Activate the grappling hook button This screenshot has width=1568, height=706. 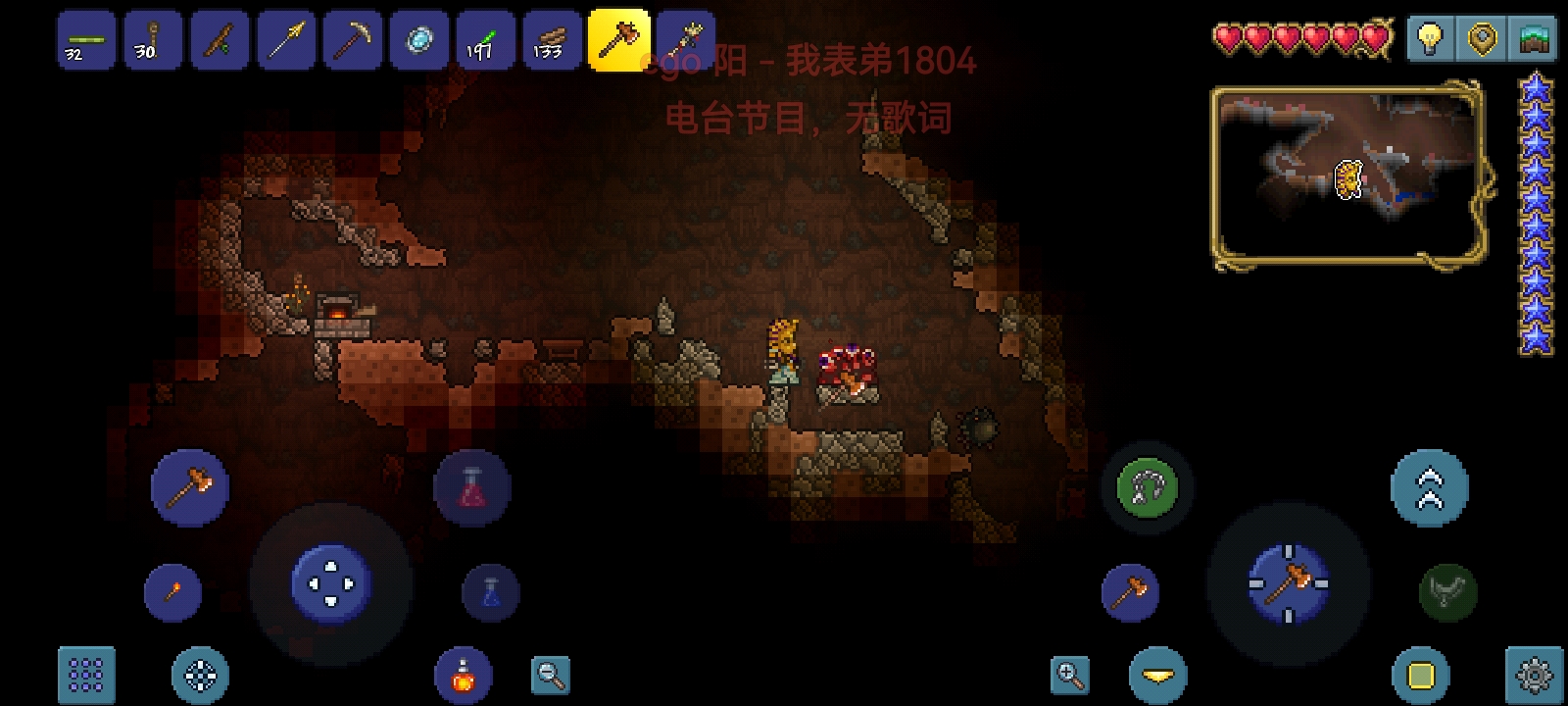(x=1148, y=487)
